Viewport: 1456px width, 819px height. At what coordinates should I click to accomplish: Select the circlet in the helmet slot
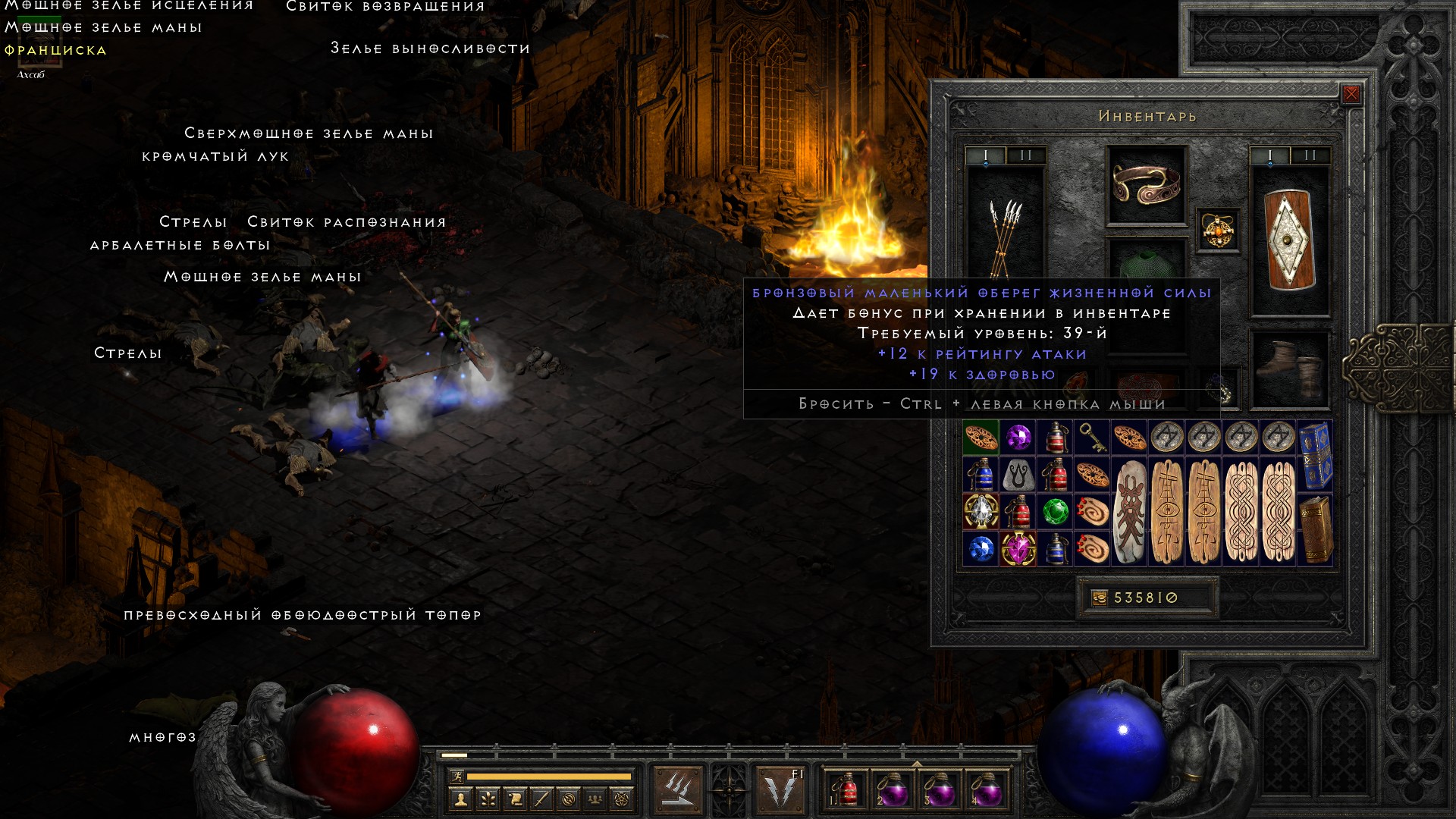(1146, 184)
